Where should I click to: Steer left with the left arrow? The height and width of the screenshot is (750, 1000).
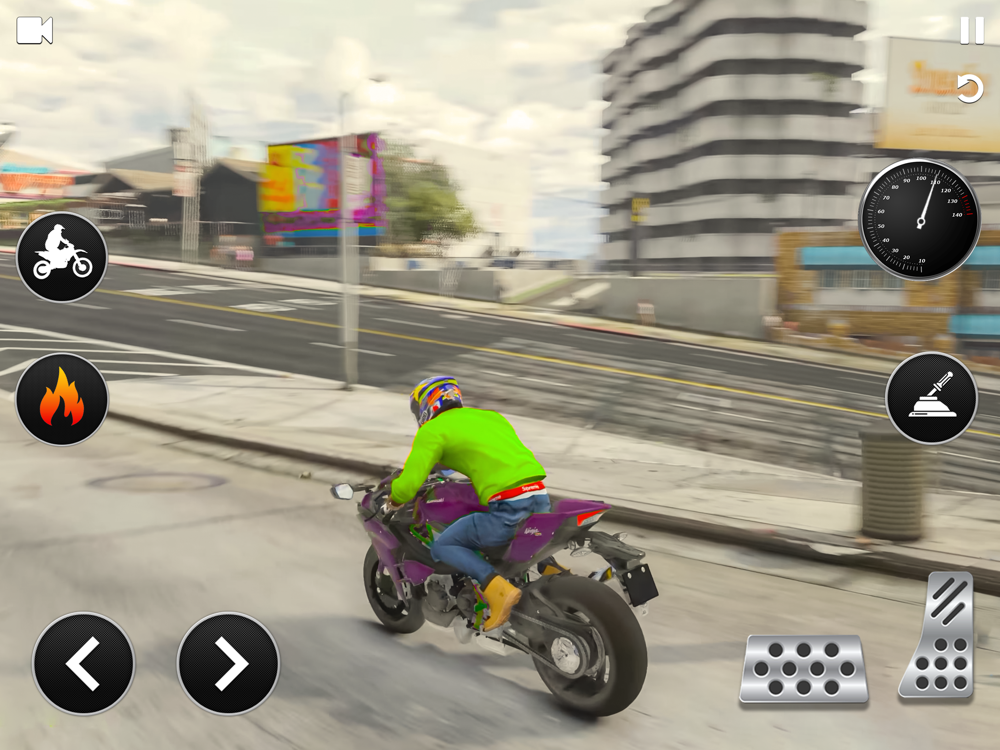click(x=83, y=663)
